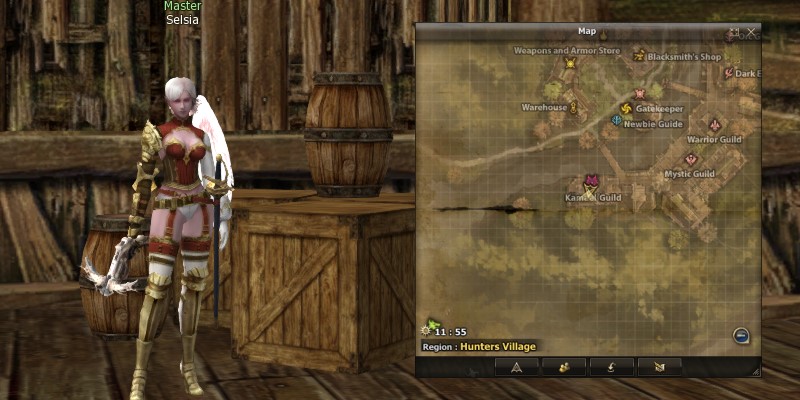Select the Dark Elf guild marker

pyautogui.click(x=728, y=73)
